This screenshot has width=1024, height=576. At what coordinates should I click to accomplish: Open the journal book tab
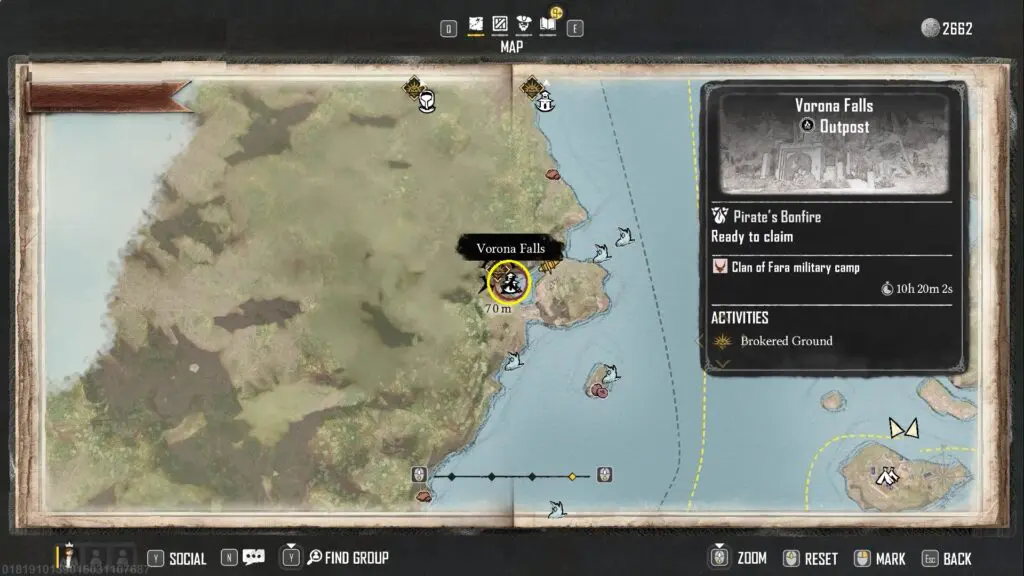coord(548,24)
